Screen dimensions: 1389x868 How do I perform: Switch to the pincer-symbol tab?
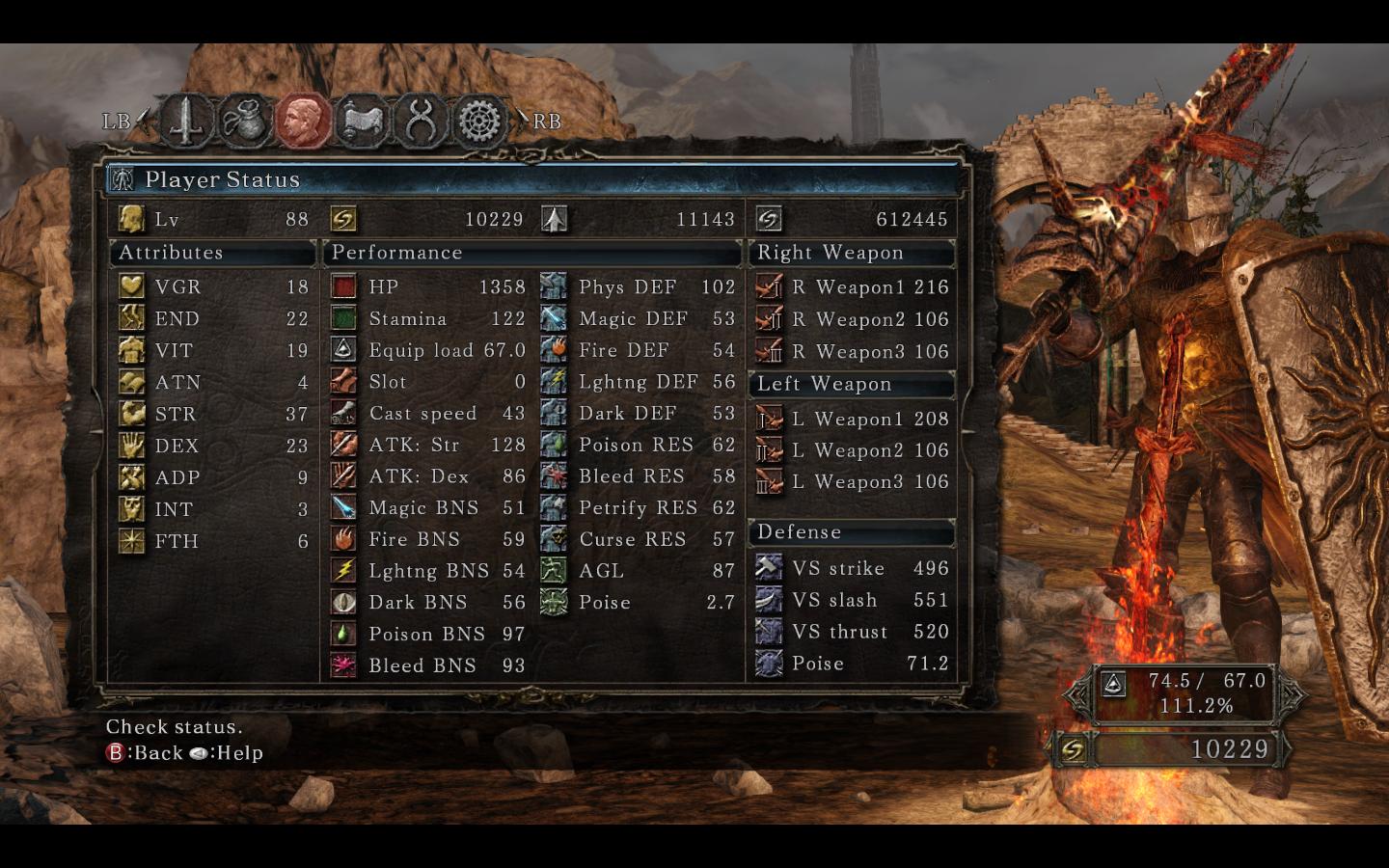421,121
